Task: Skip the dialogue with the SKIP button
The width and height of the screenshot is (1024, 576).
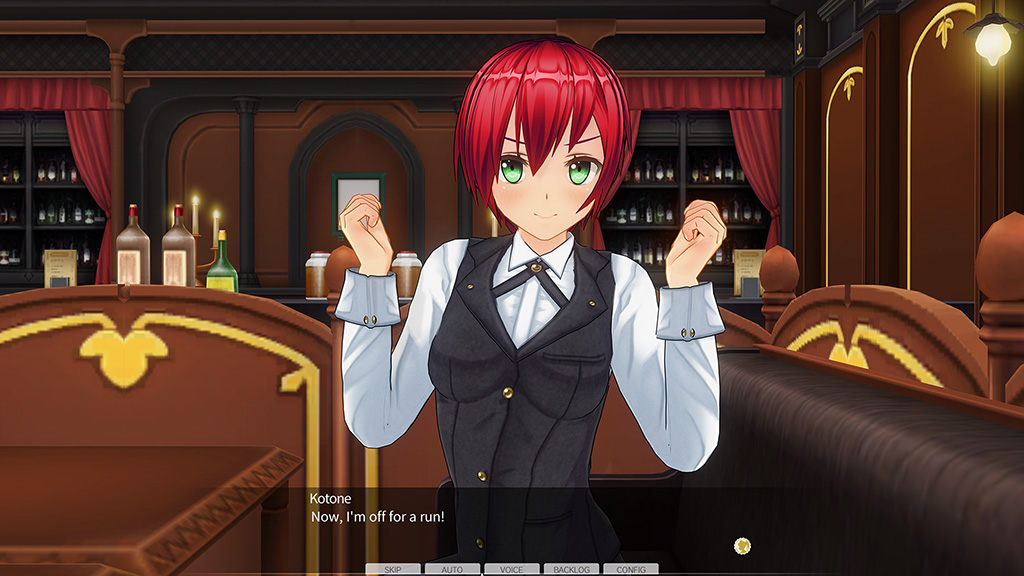Action: coord(393,569)
